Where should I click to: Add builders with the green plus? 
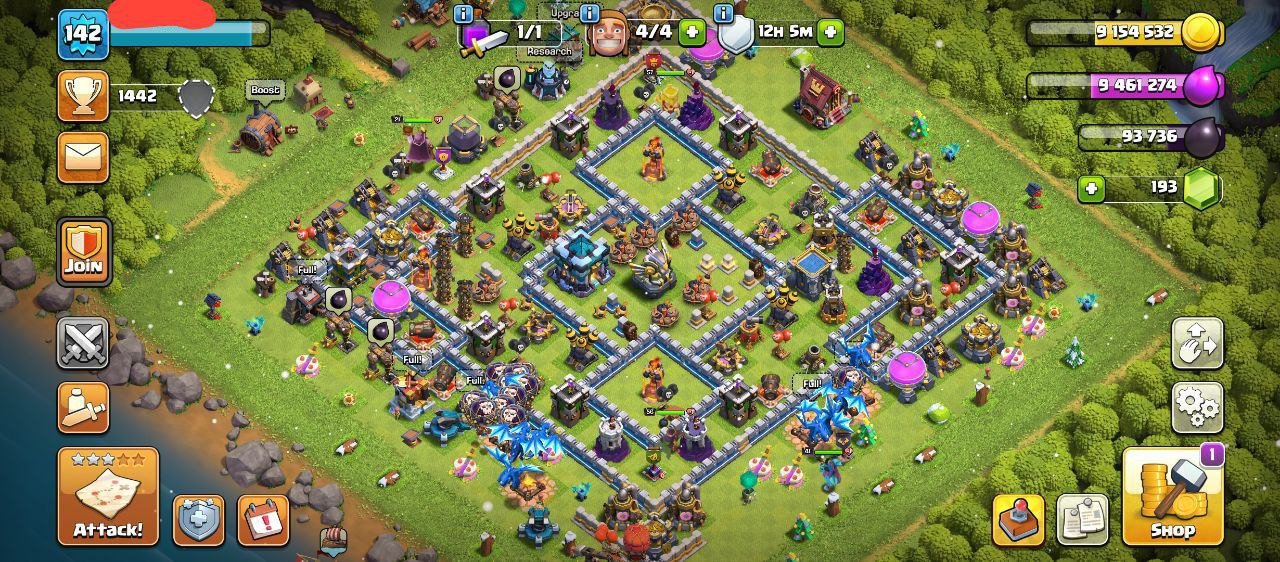click(x=692, y=31)
